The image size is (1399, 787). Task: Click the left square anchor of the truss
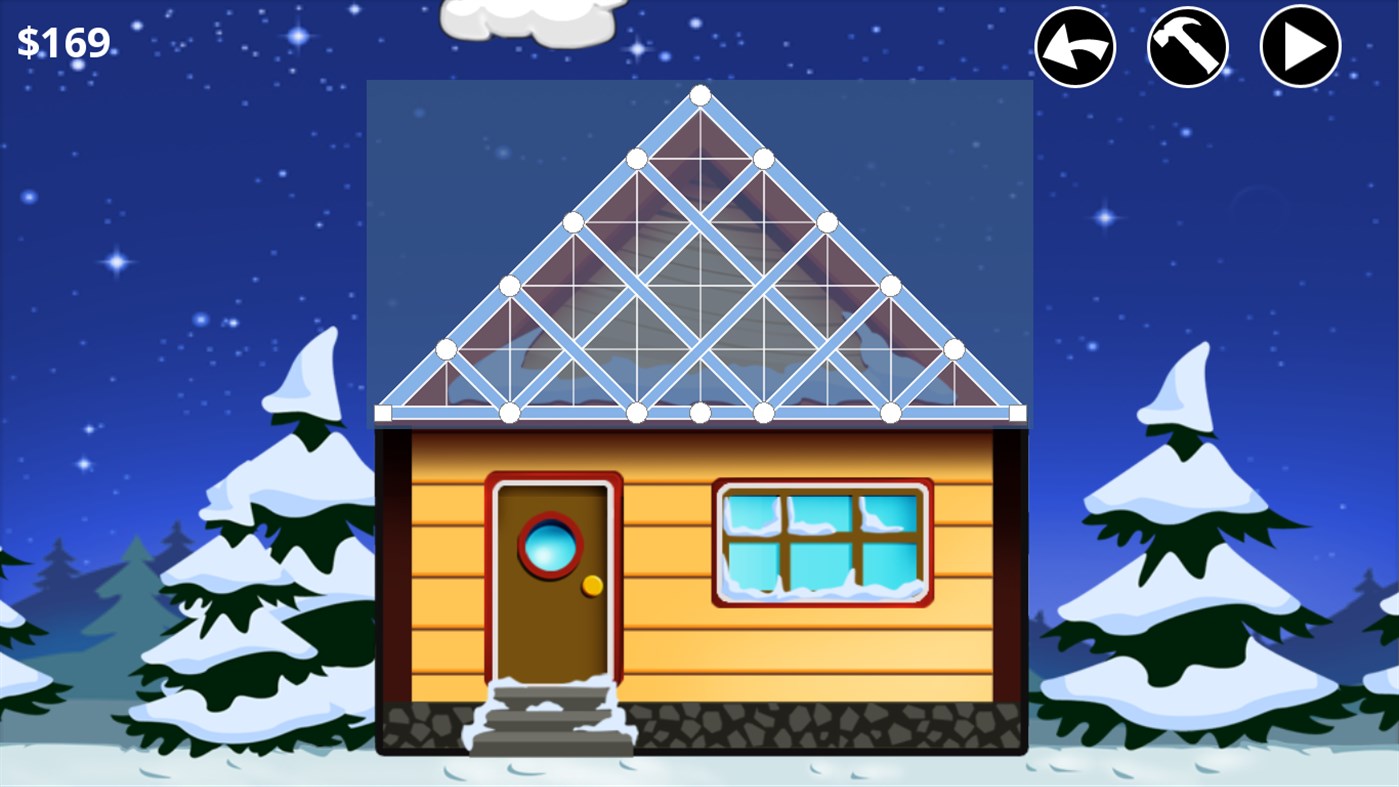[383, 411]
